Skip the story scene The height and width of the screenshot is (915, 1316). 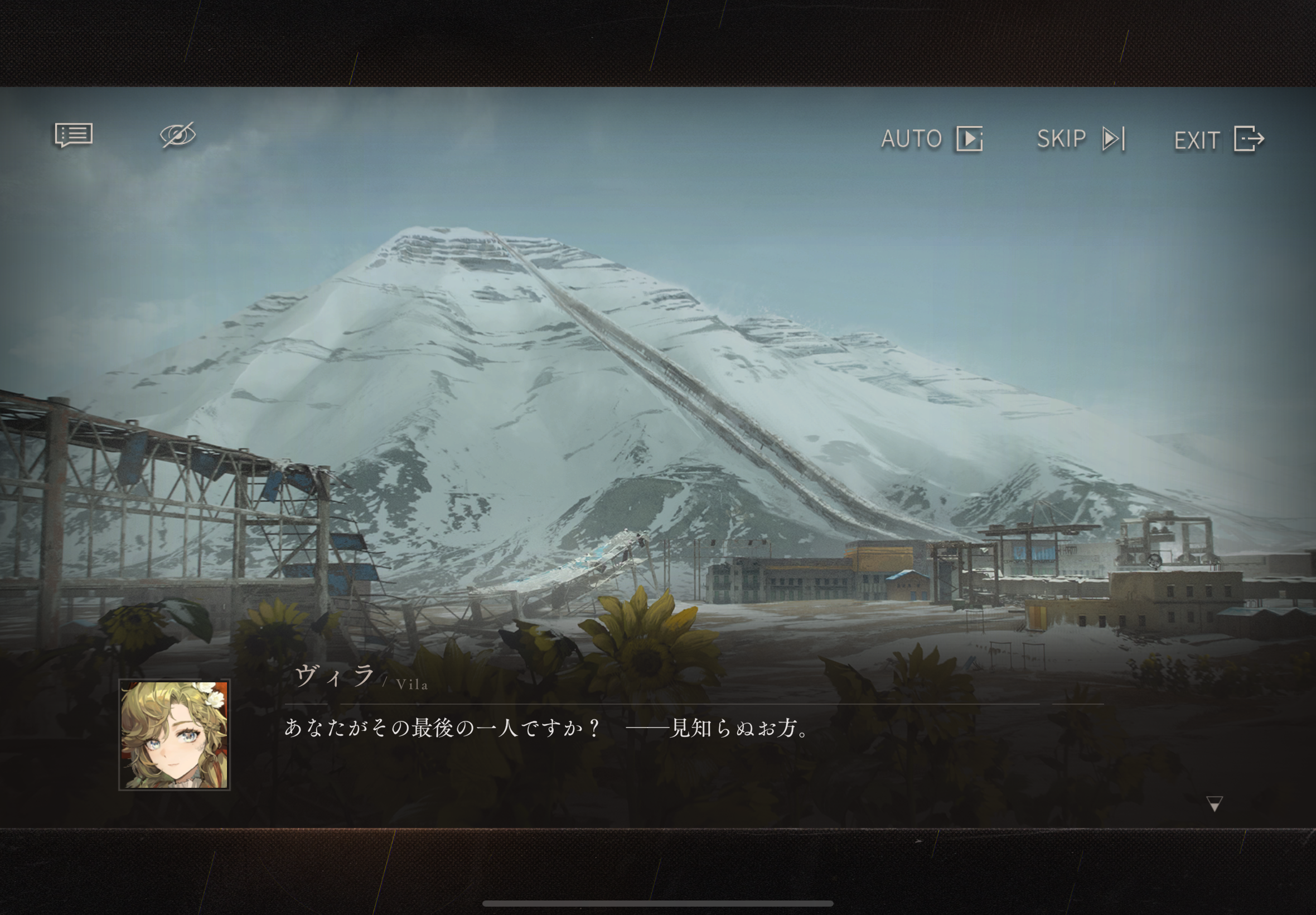[x=1081, y=139]
